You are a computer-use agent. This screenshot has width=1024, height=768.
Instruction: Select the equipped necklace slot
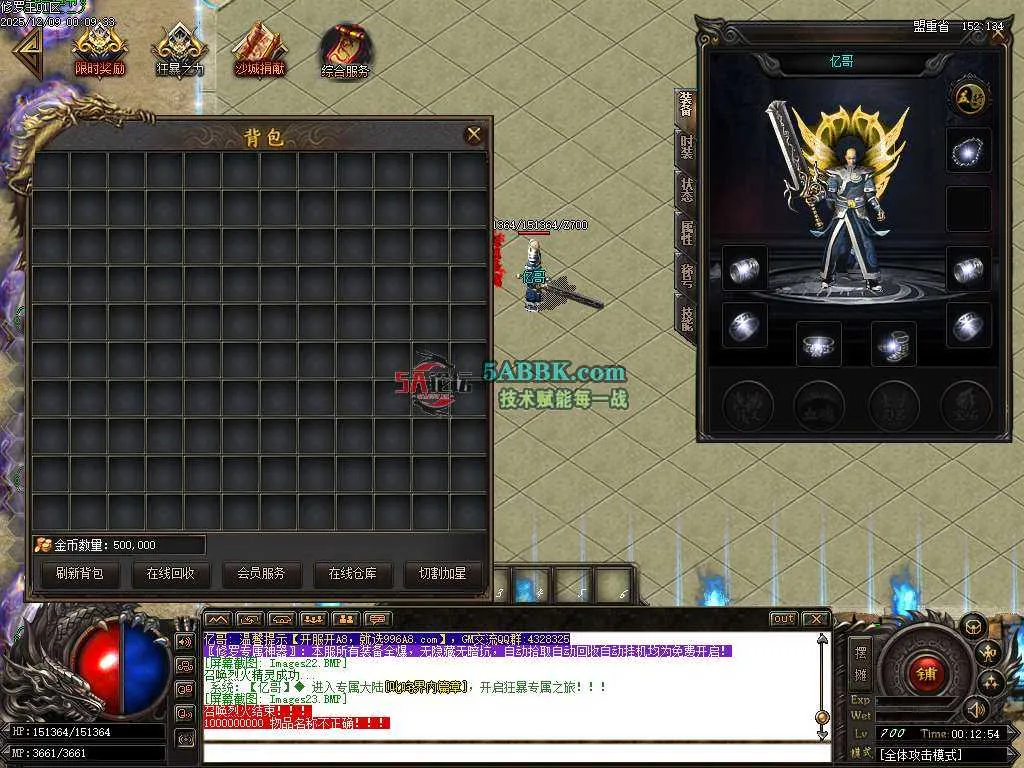pyautogui.click(x=968, y=150)
